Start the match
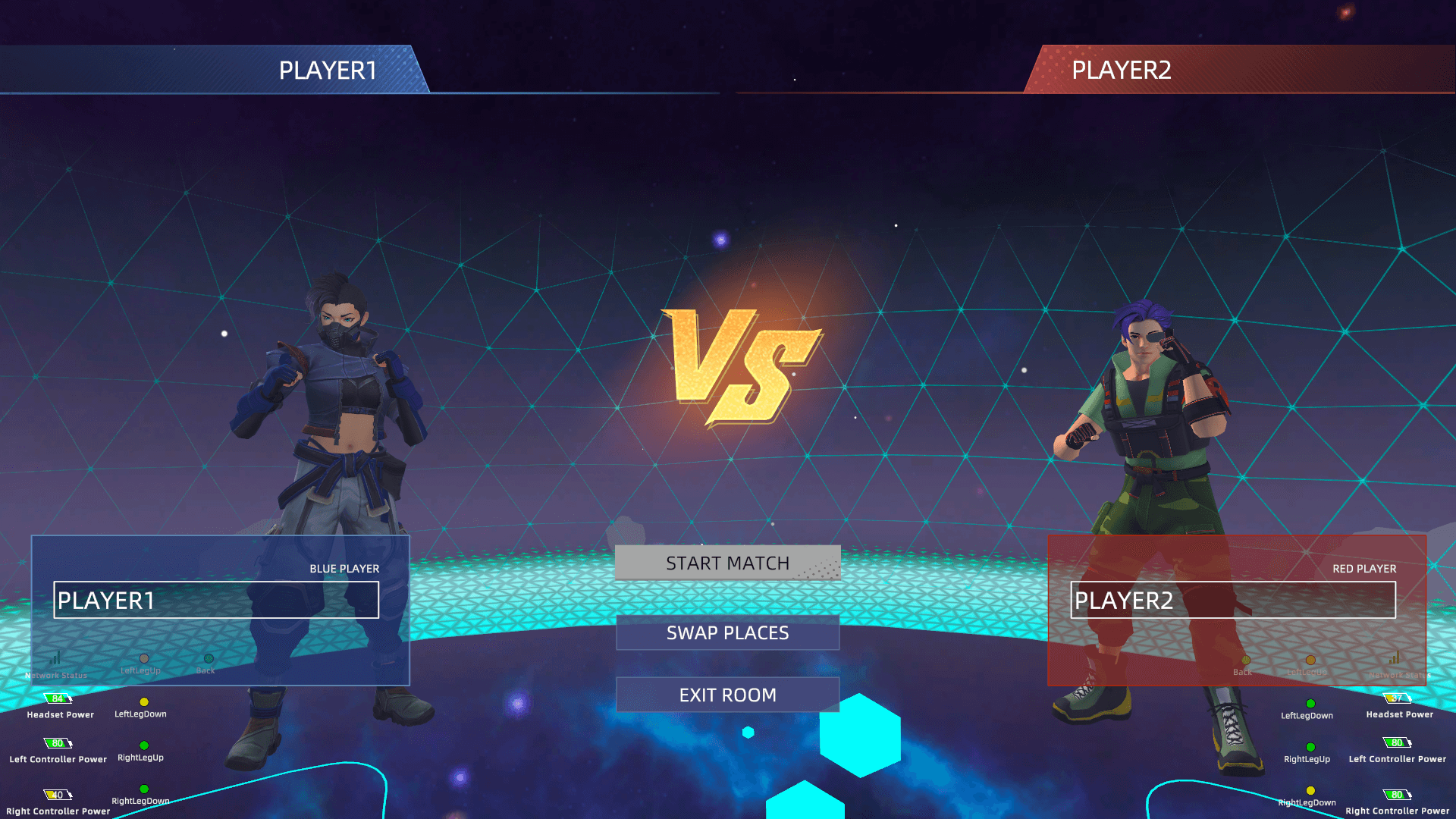This screenshot has width=1456, height=819. coord(727,563)
